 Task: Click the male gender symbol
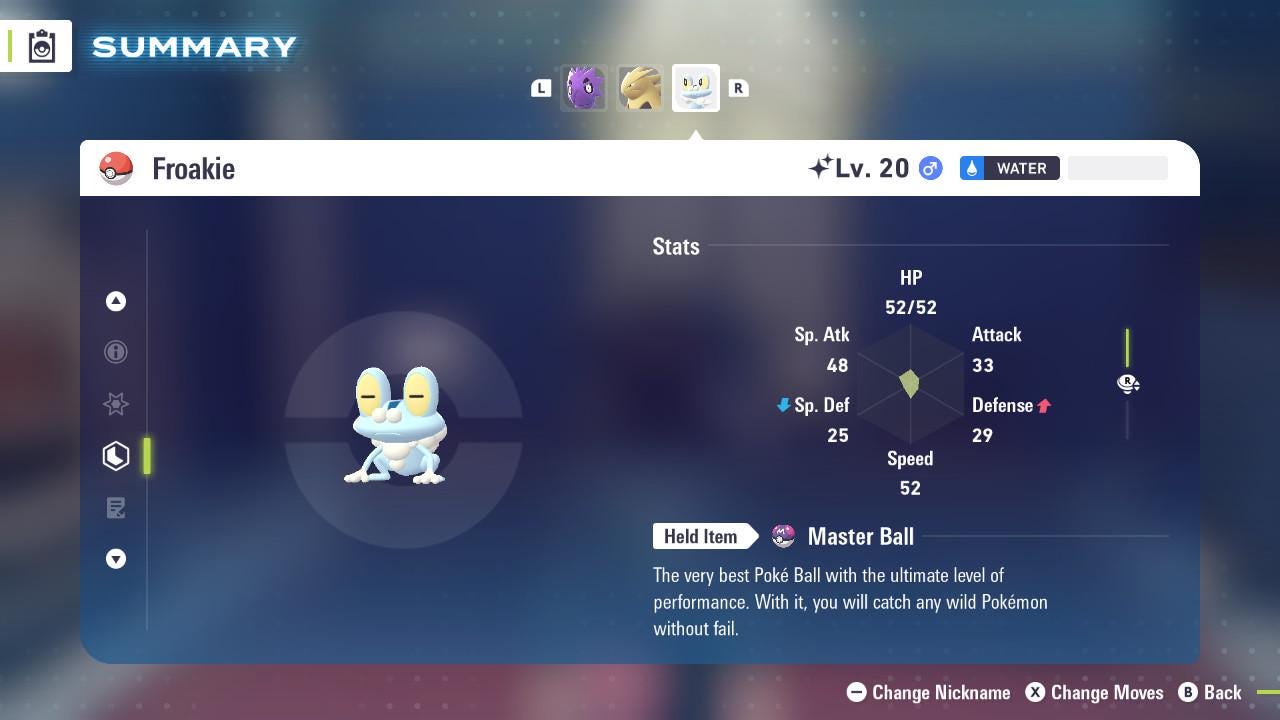930,168
